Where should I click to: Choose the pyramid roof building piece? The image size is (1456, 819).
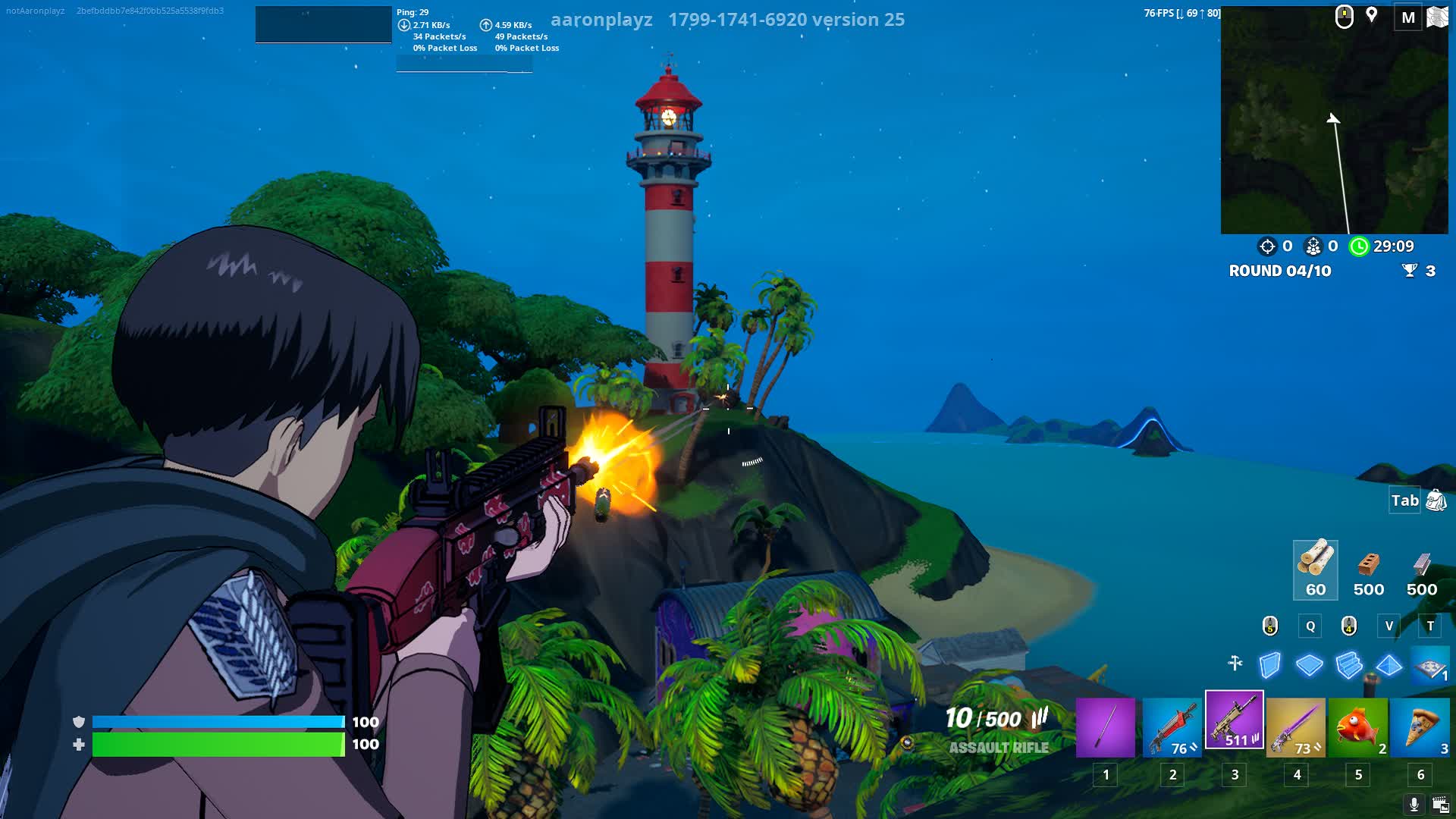(x=1389, y=665)
